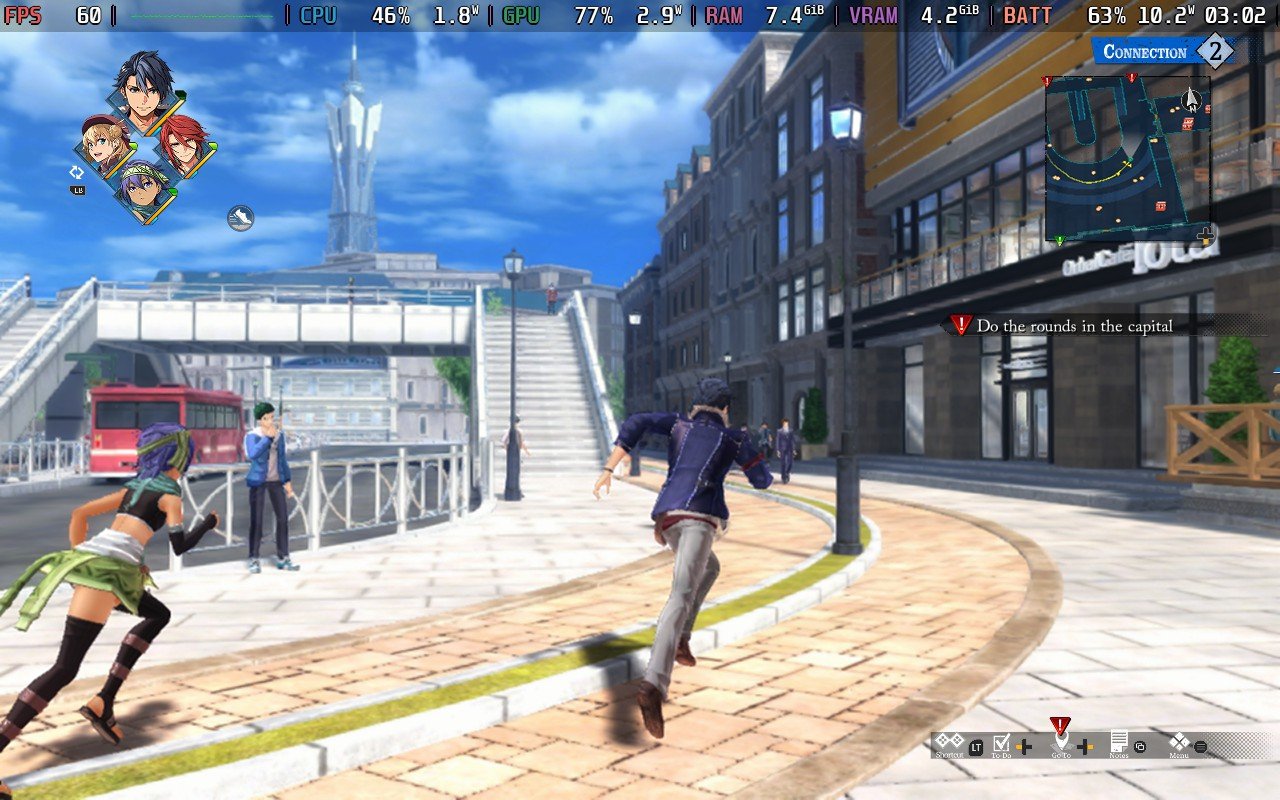Click the north compass arrow on minimap
Image resolution: width=1280 pixels, height=800 pixels.
coord(1191,98)
